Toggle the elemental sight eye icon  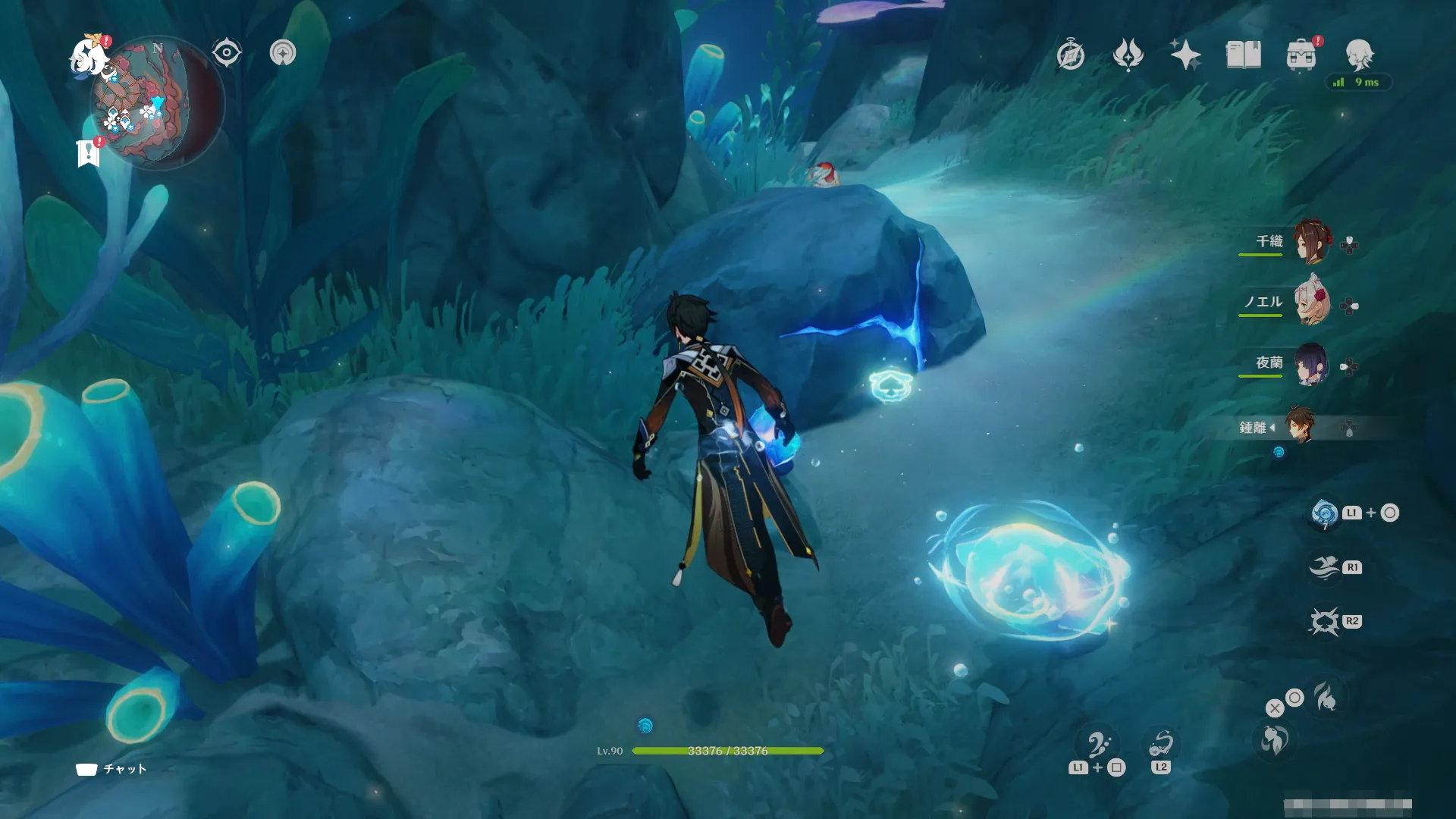tap(226, 53)
